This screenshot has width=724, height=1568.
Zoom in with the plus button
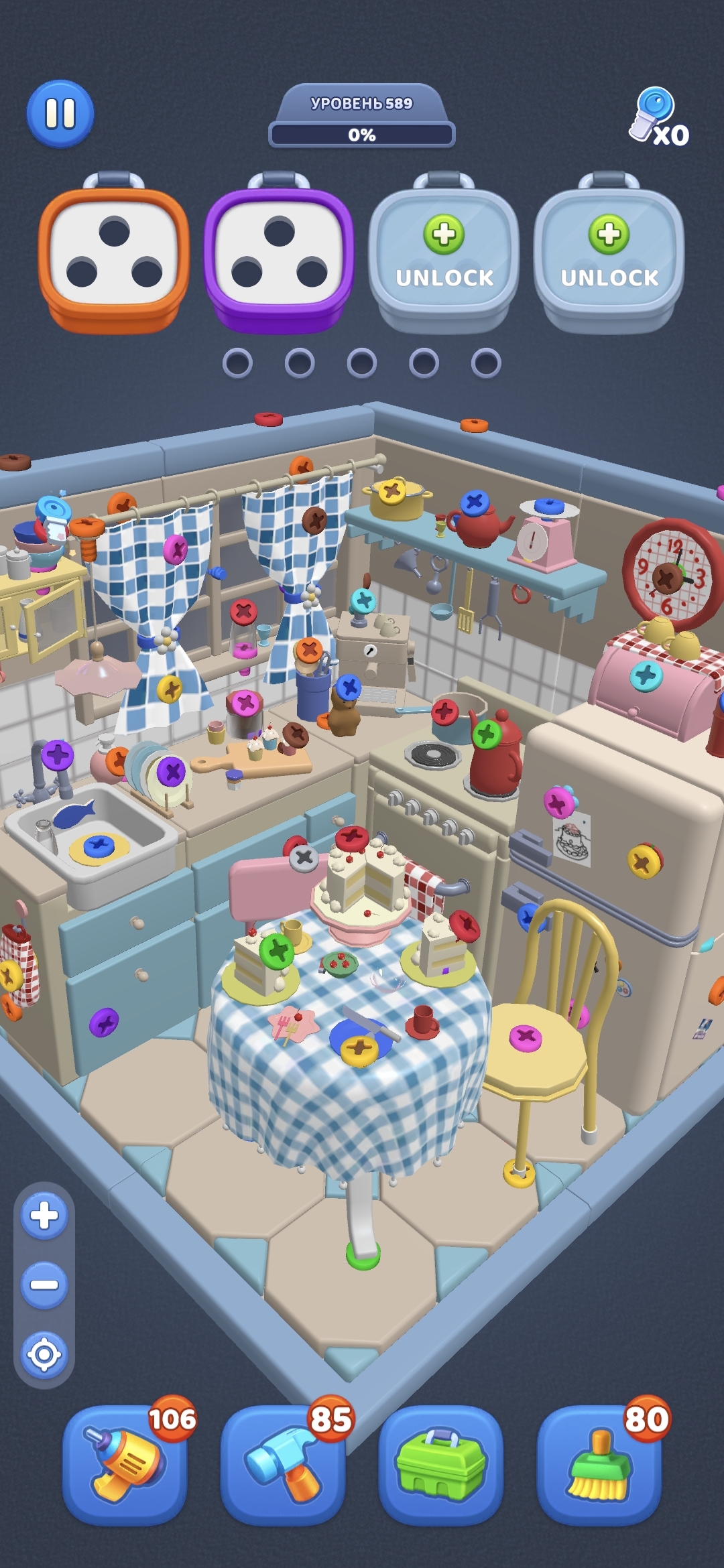[x=44, y=1215]
